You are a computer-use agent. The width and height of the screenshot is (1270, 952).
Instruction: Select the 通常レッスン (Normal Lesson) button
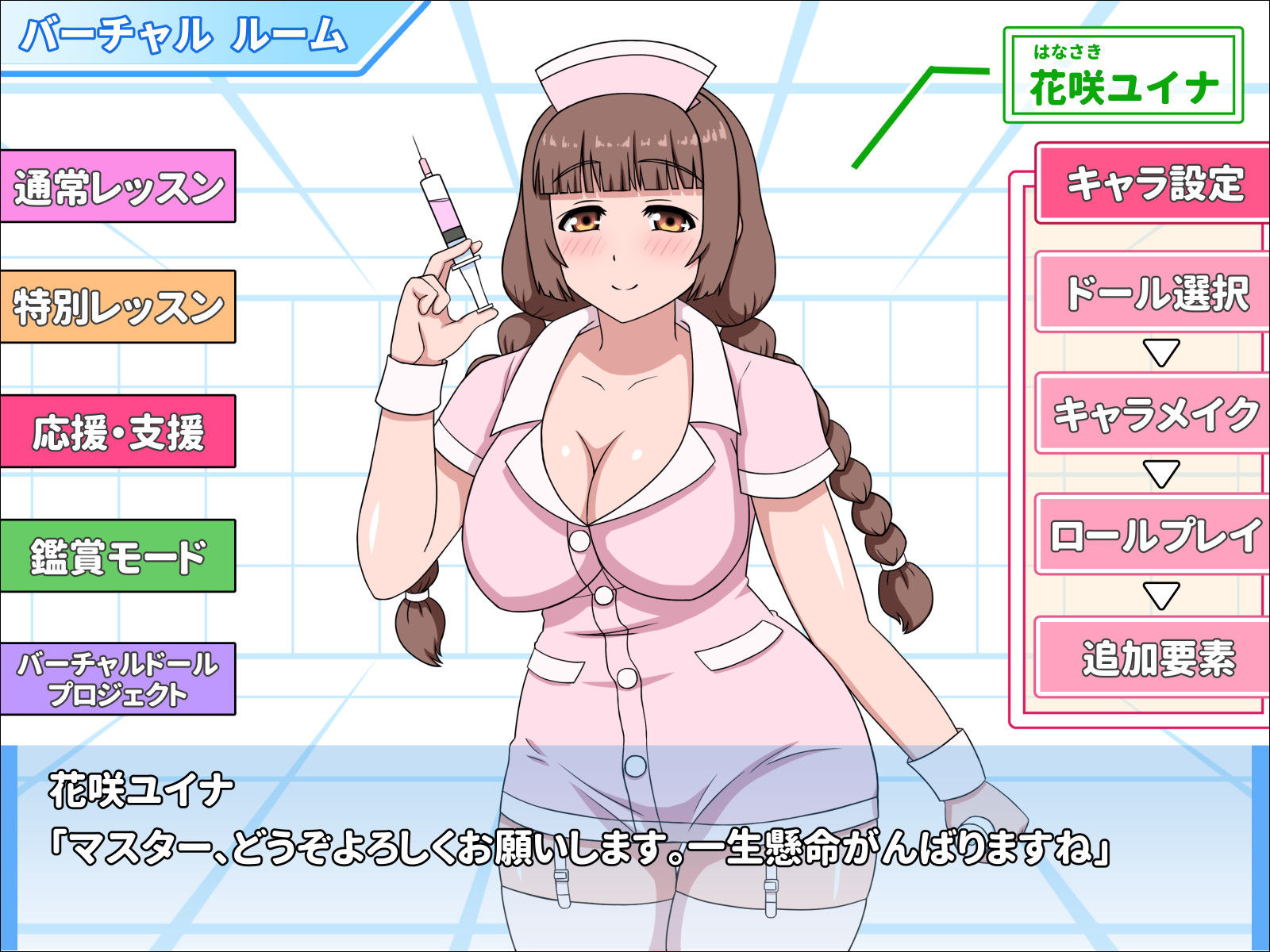point(119,187)
